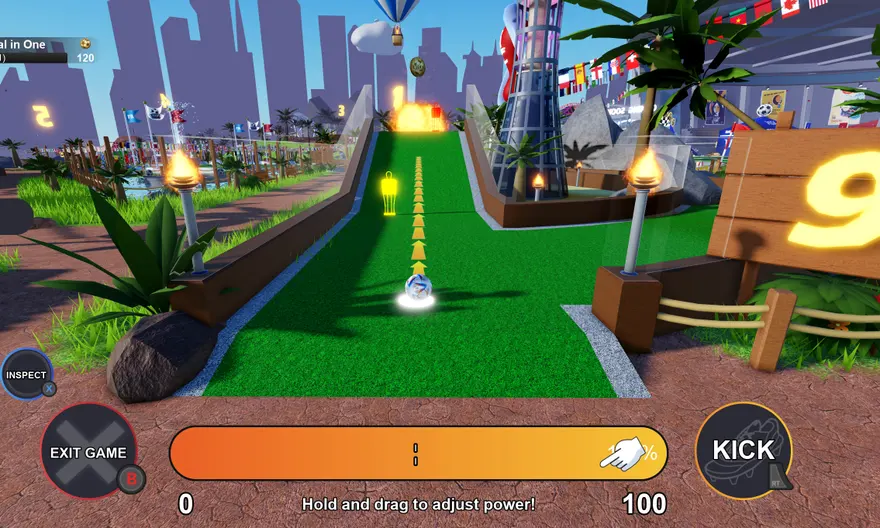Screen dimensions: 880x528
Task: Click the orange kick power bar
Action: (417, 454)
